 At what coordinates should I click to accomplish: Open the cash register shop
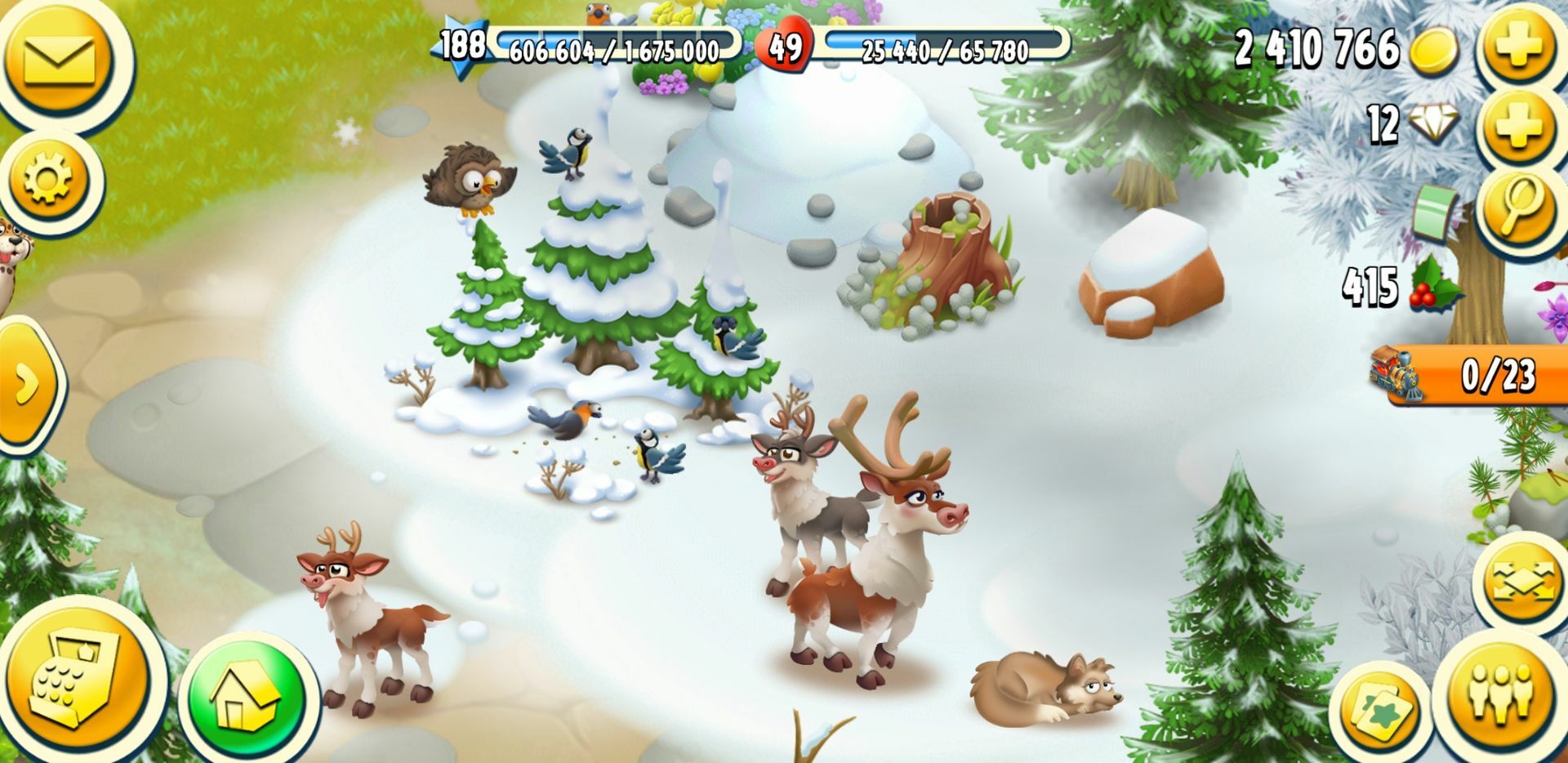(x=75, y=682)
